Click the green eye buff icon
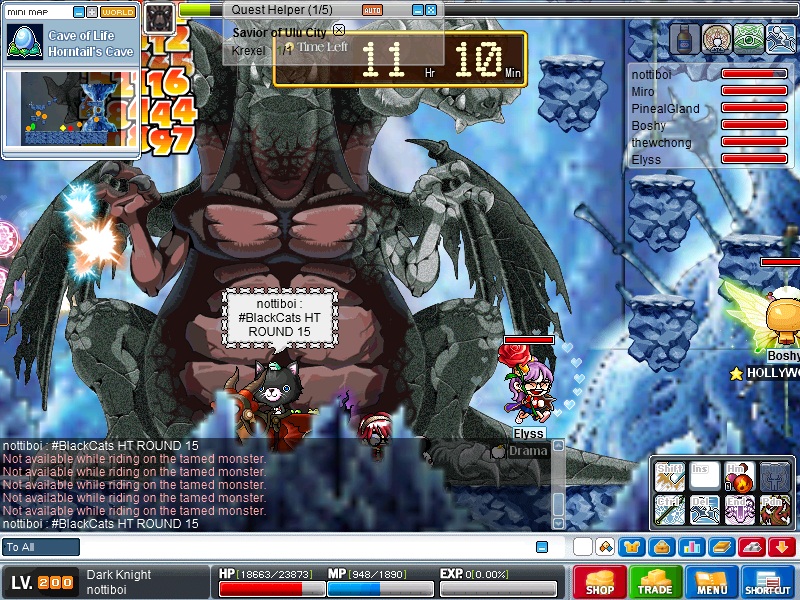 [748, 38]
